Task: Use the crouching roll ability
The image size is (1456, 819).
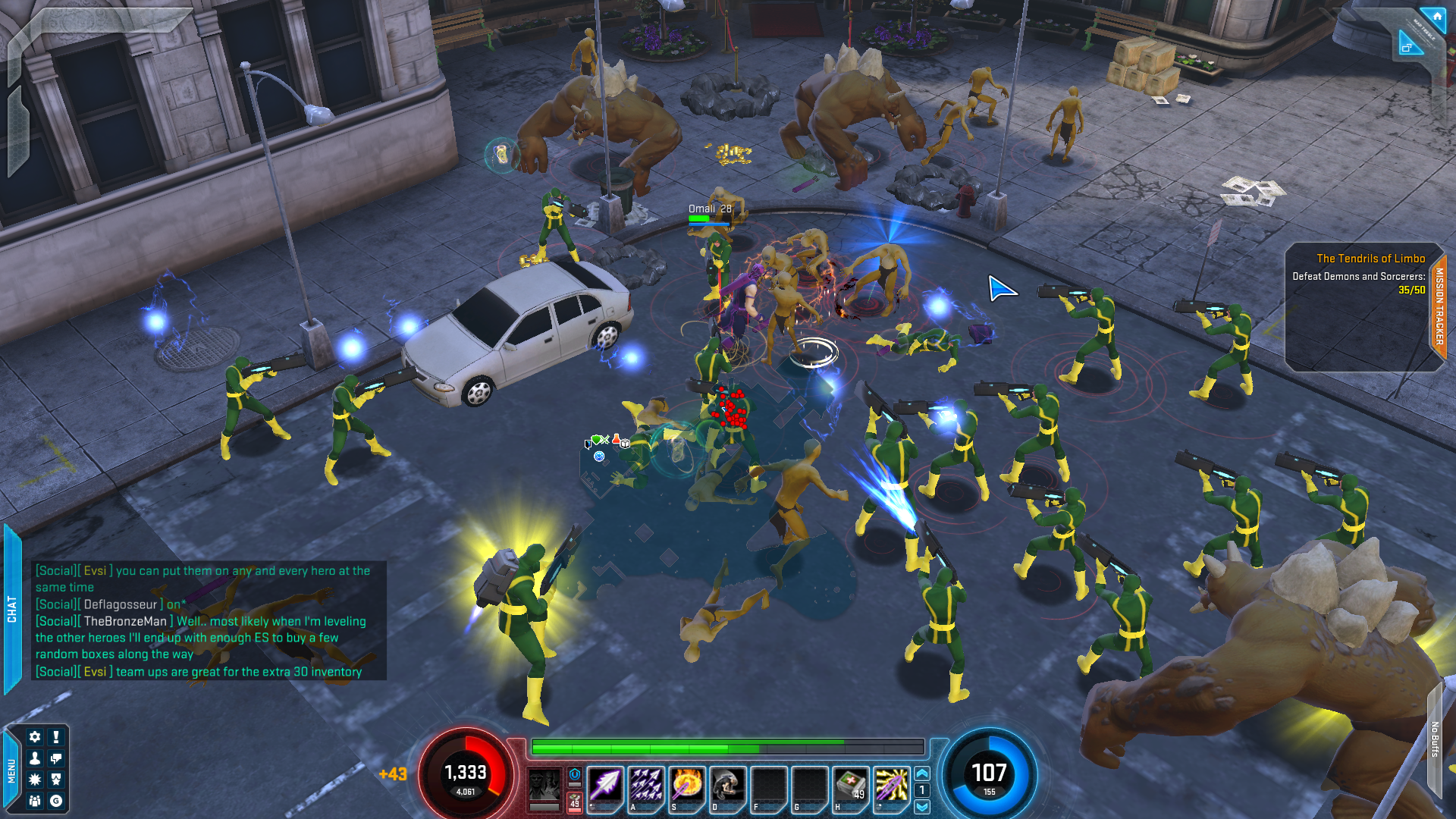Action: [x=728, y=786]
